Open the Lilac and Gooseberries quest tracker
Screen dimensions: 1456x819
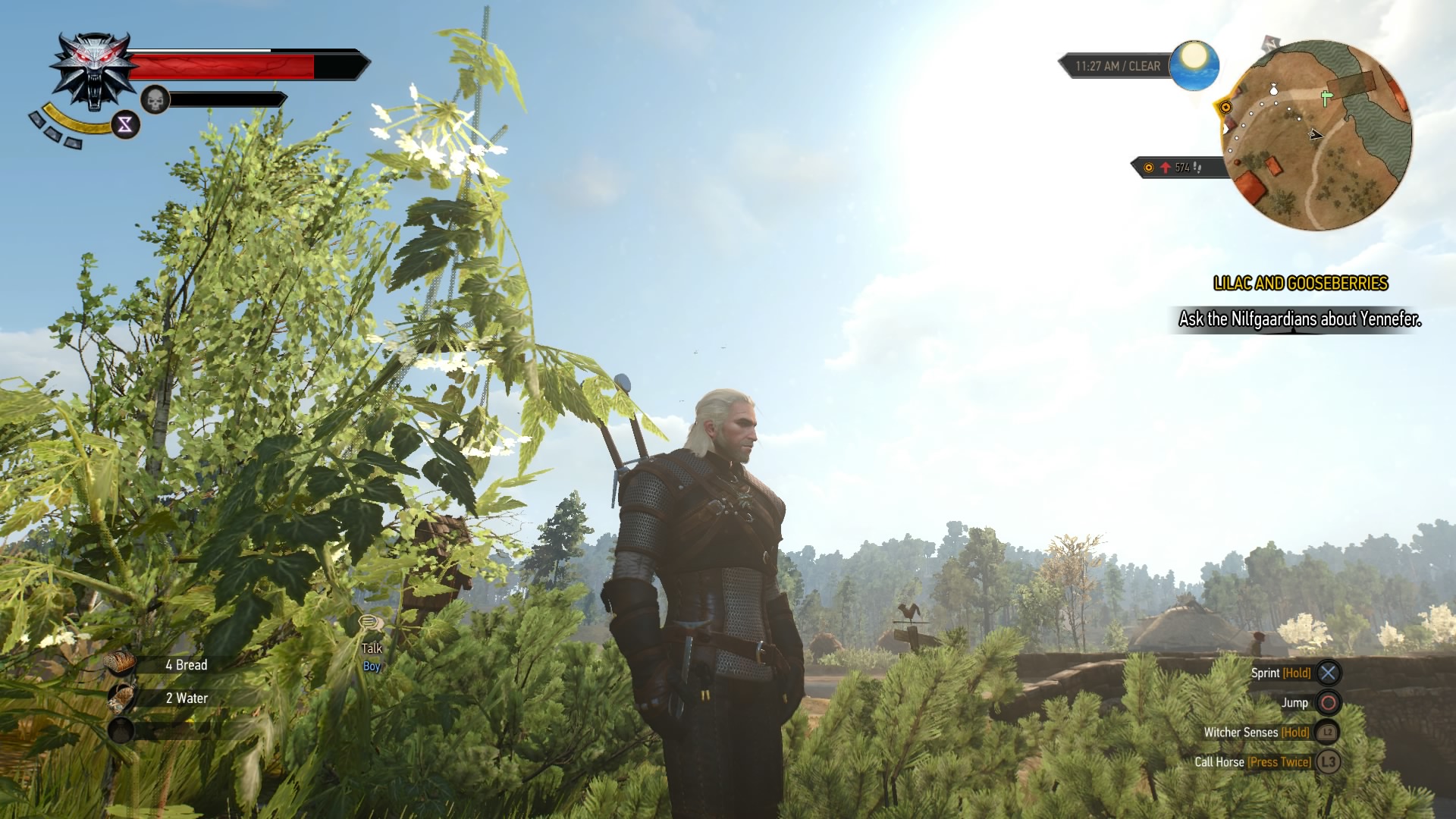pos(1300,284)
